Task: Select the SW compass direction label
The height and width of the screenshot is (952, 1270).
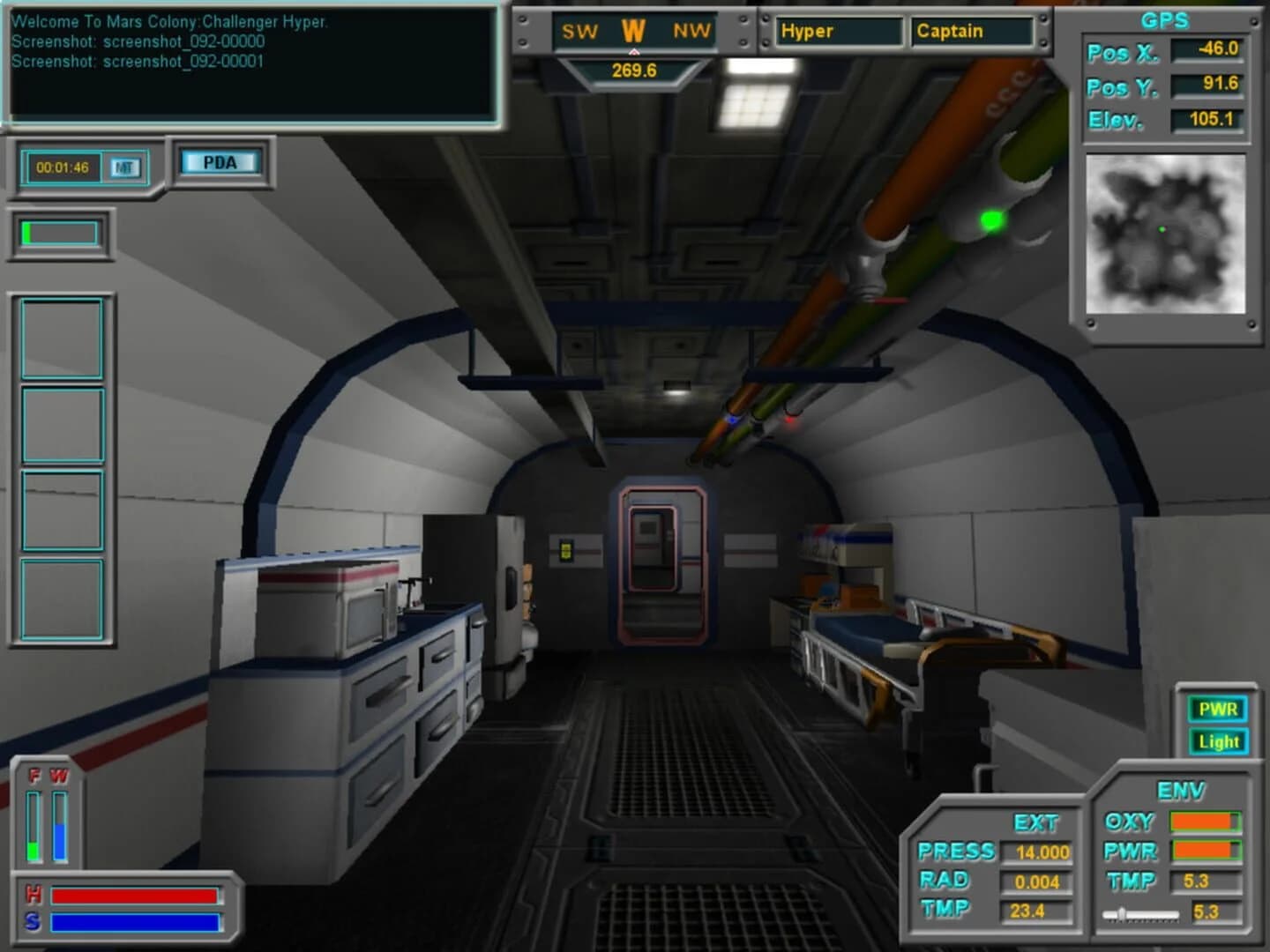Action: point(579,31)
